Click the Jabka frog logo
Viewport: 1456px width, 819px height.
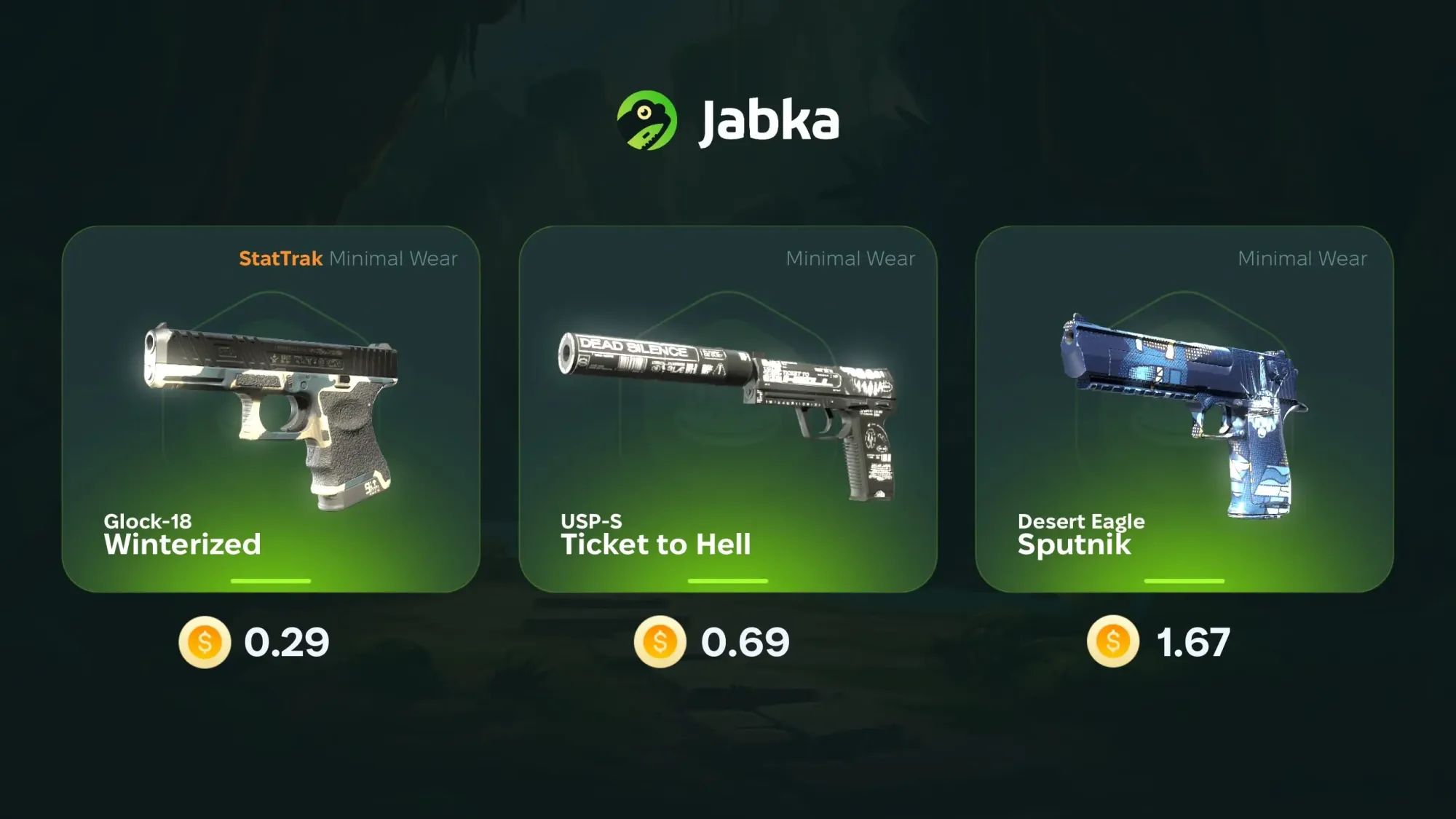[x=646, y=121]
